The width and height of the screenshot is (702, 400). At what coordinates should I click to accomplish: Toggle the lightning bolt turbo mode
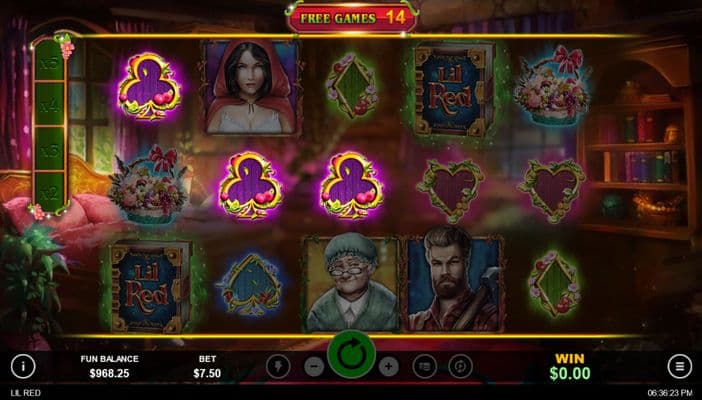pos(278,366)
